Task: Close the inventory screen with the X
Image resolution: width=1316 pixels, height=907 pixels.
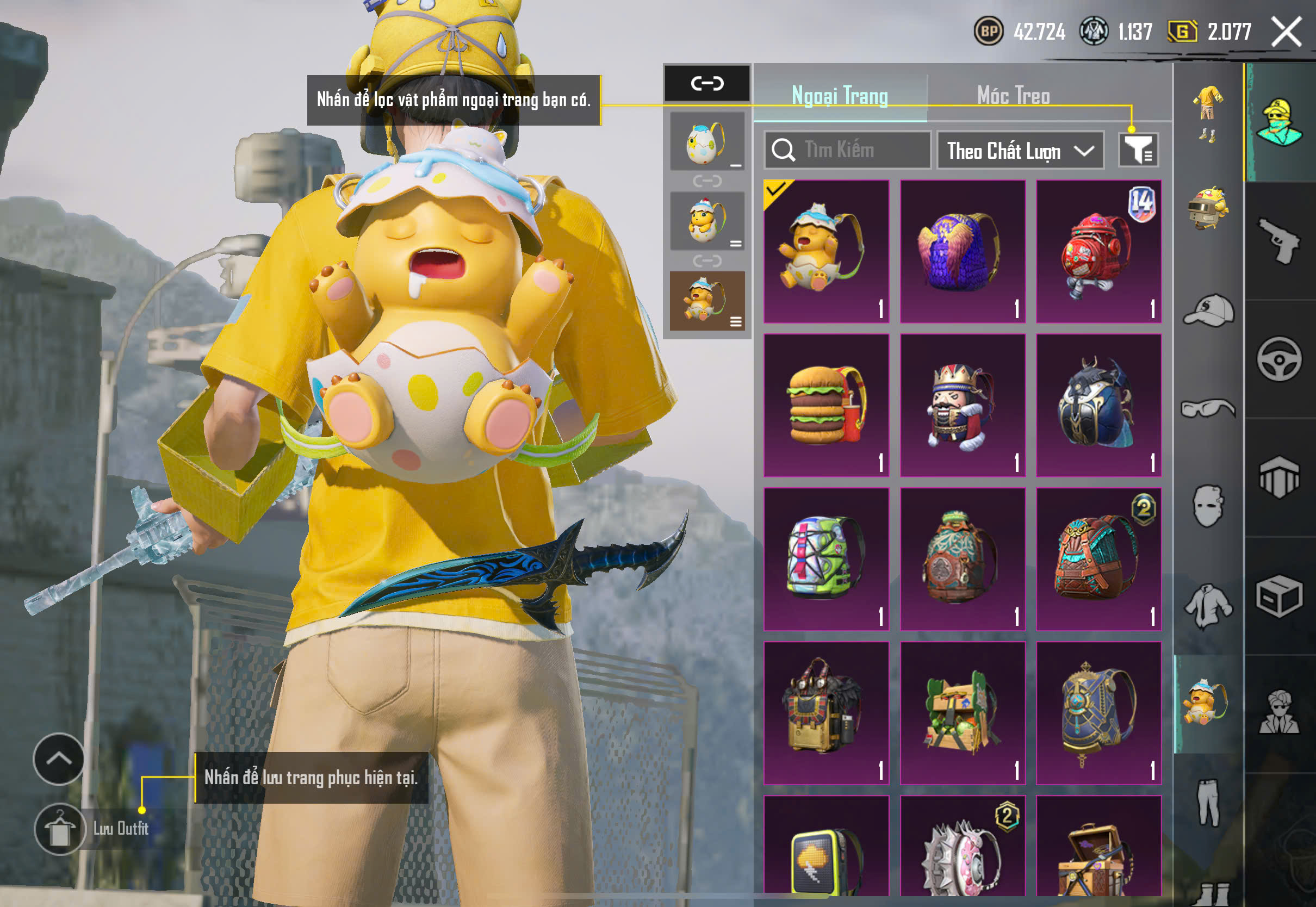Action: click(x=1287, y=32)
